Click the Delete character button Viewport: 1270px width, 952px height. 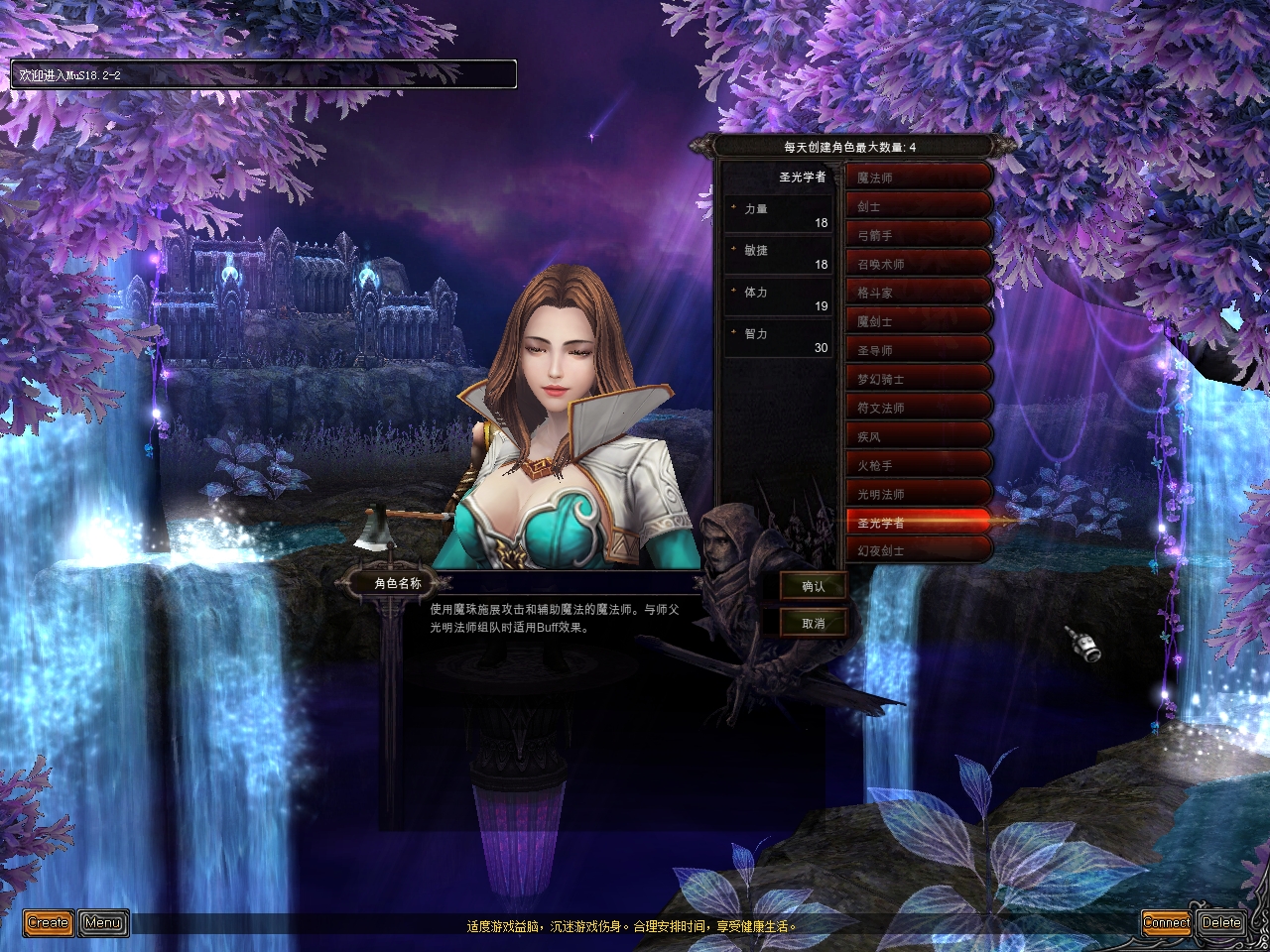tap(1221, 922)
